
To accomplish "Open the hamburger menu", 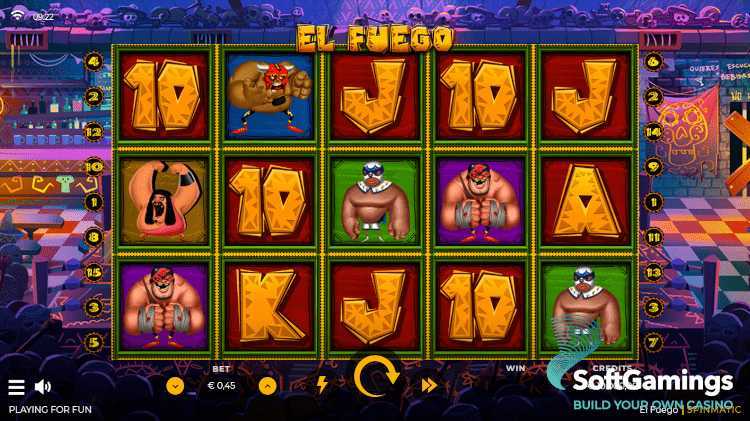I will [x=16, y=386].
